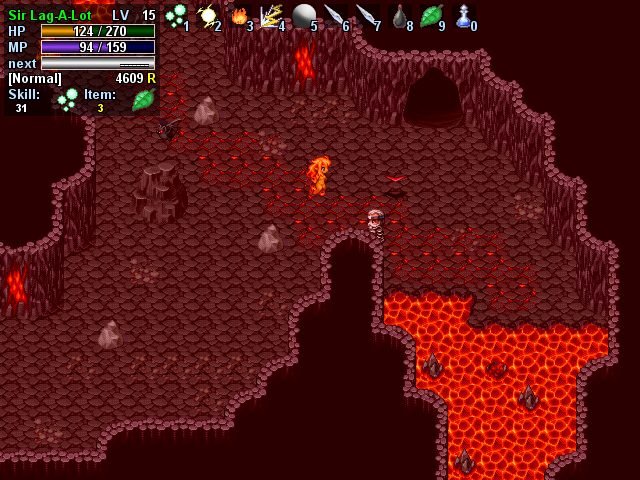Choose the blade skill in slot 7
This screenshot has width=640, height=480.
(x=367, y=15)
